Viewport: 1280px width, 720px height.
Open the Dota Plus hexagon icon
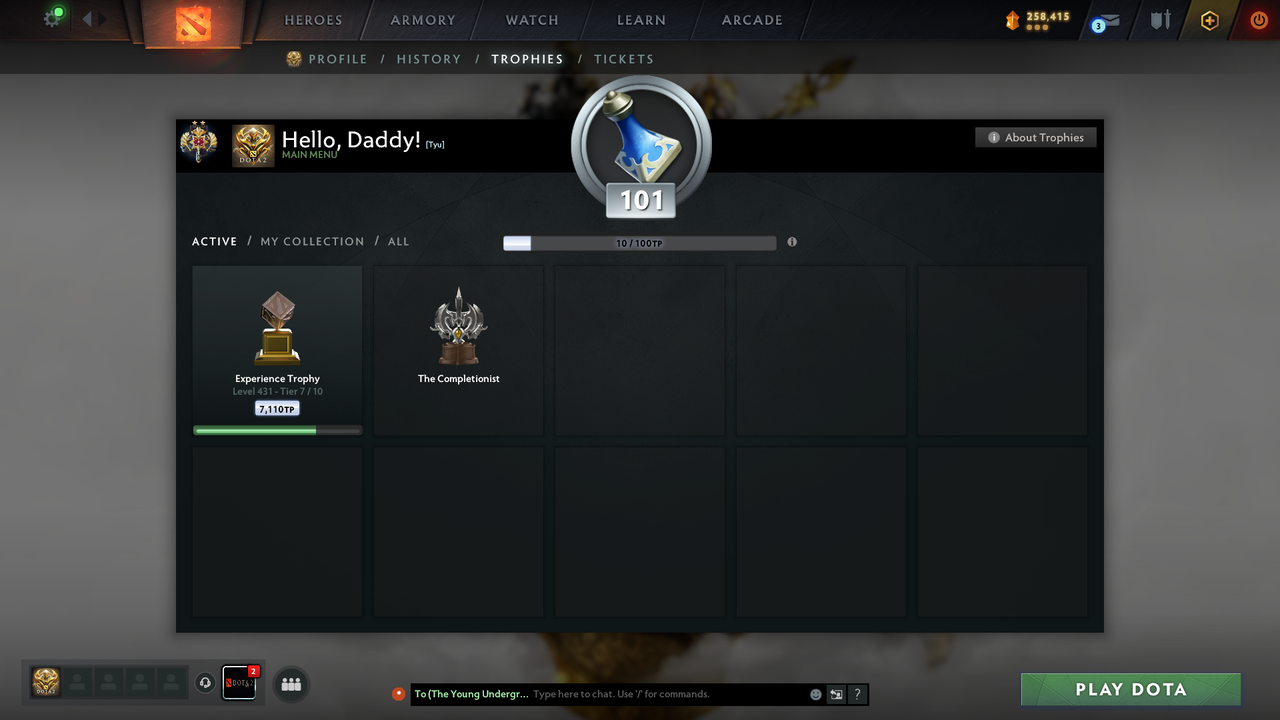(1209, 19)
